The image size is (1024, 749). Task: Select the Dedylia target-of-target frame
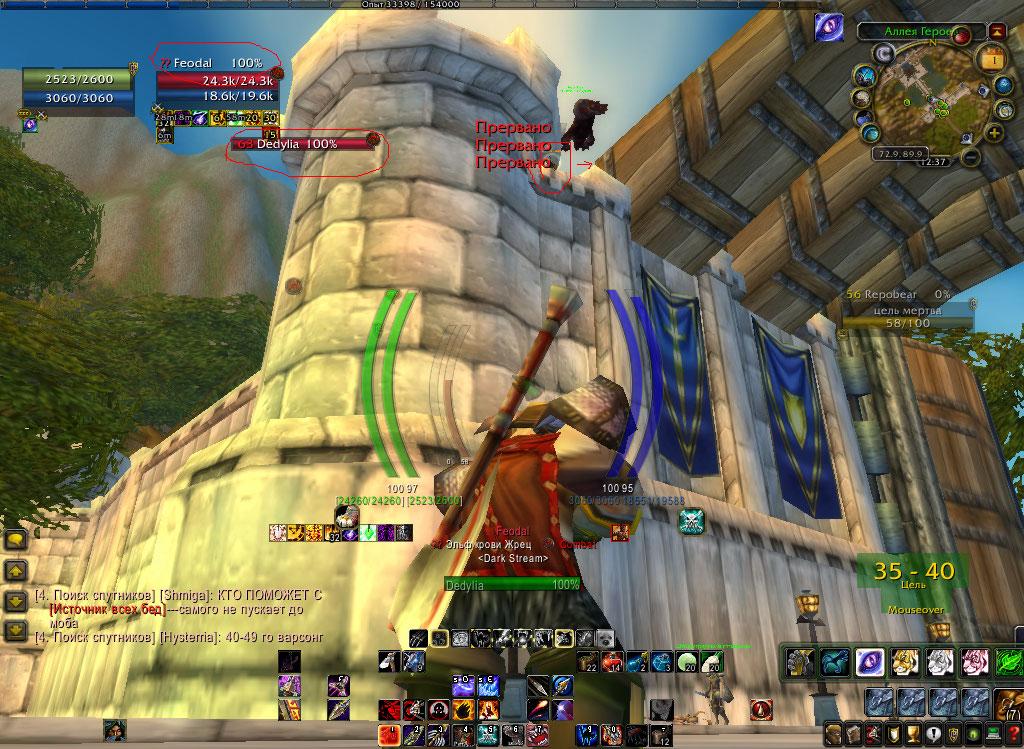click(301, 144)
